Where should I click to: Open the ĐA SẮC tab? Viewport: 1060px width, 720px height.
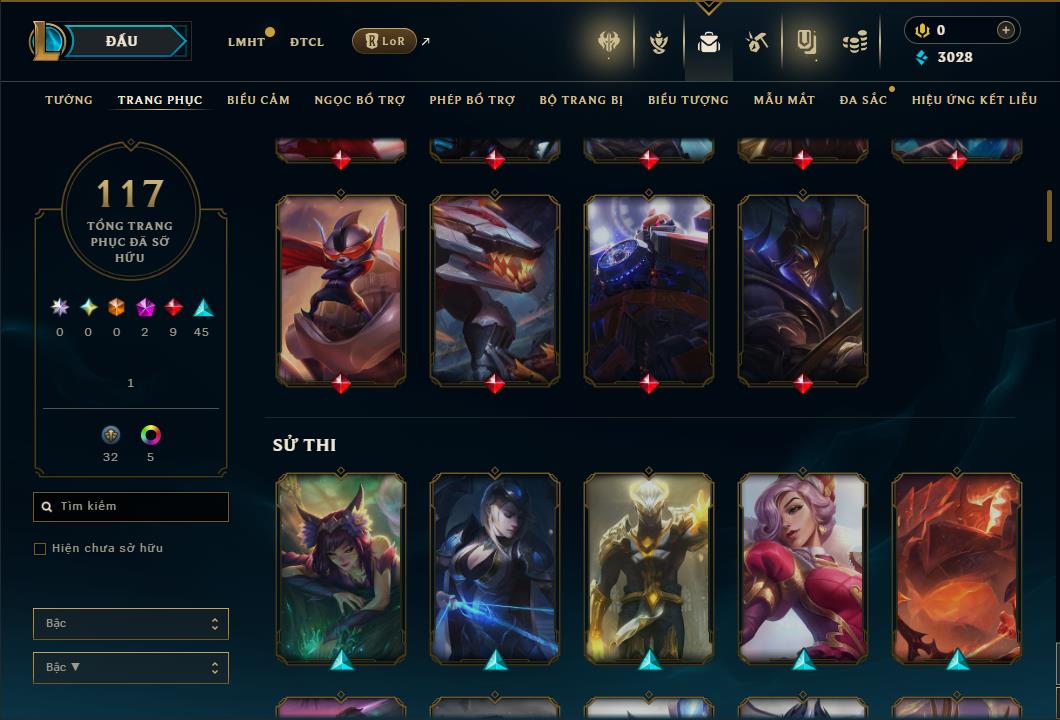coord(863,100)
